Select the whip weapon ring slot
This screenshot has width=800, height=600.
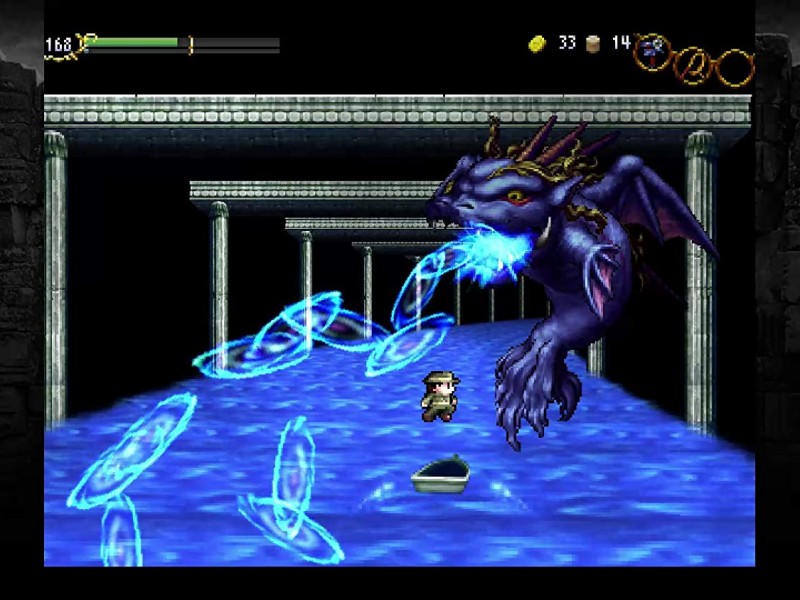(692, 66)
